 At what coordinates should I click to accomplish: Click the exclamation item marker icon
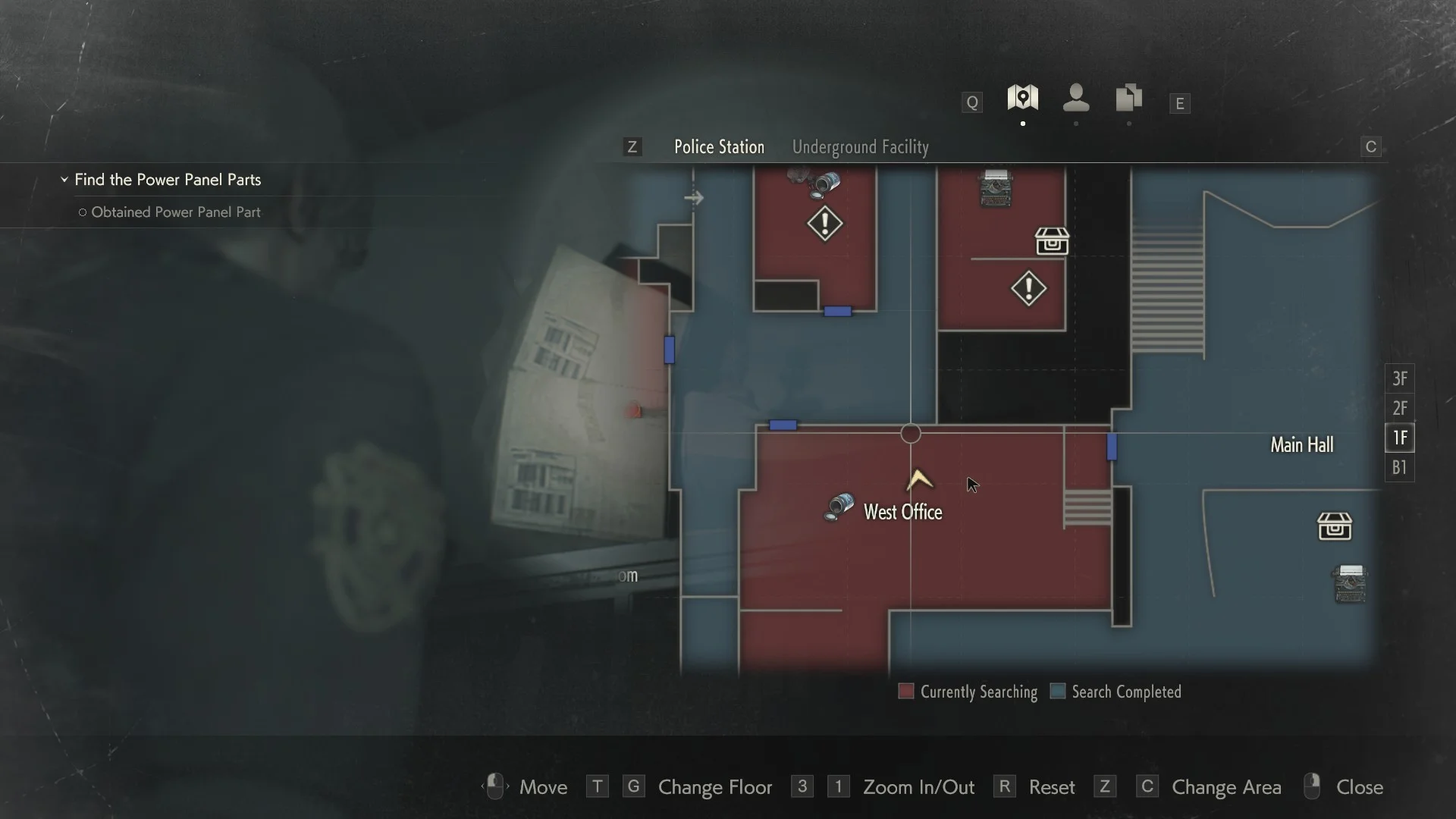click(x=825, y=224)
